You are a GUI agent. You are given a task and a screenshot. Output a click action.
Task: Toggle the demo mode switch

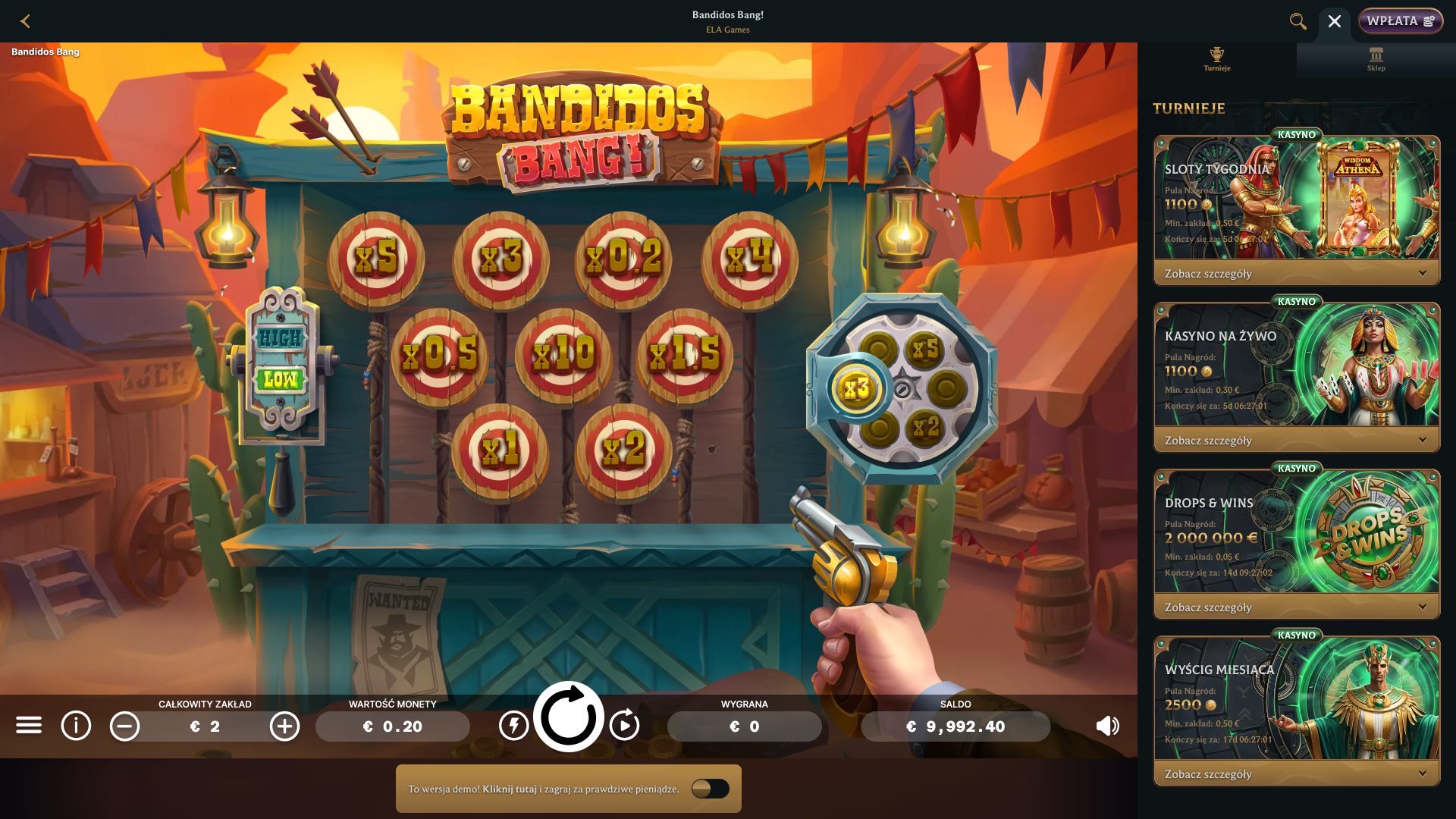pos(712,789)
